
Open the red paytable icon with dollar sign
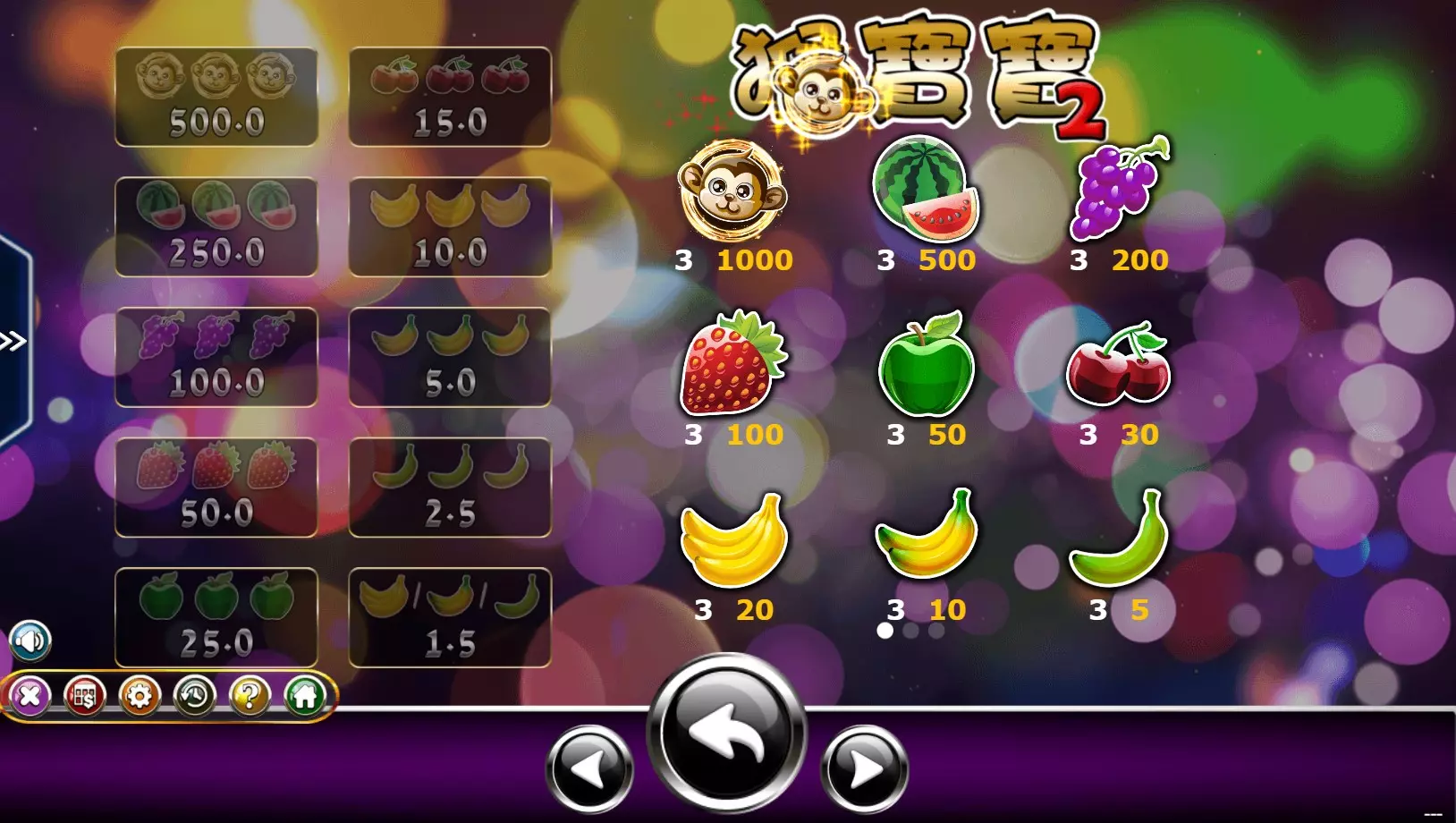pos(85,695)
